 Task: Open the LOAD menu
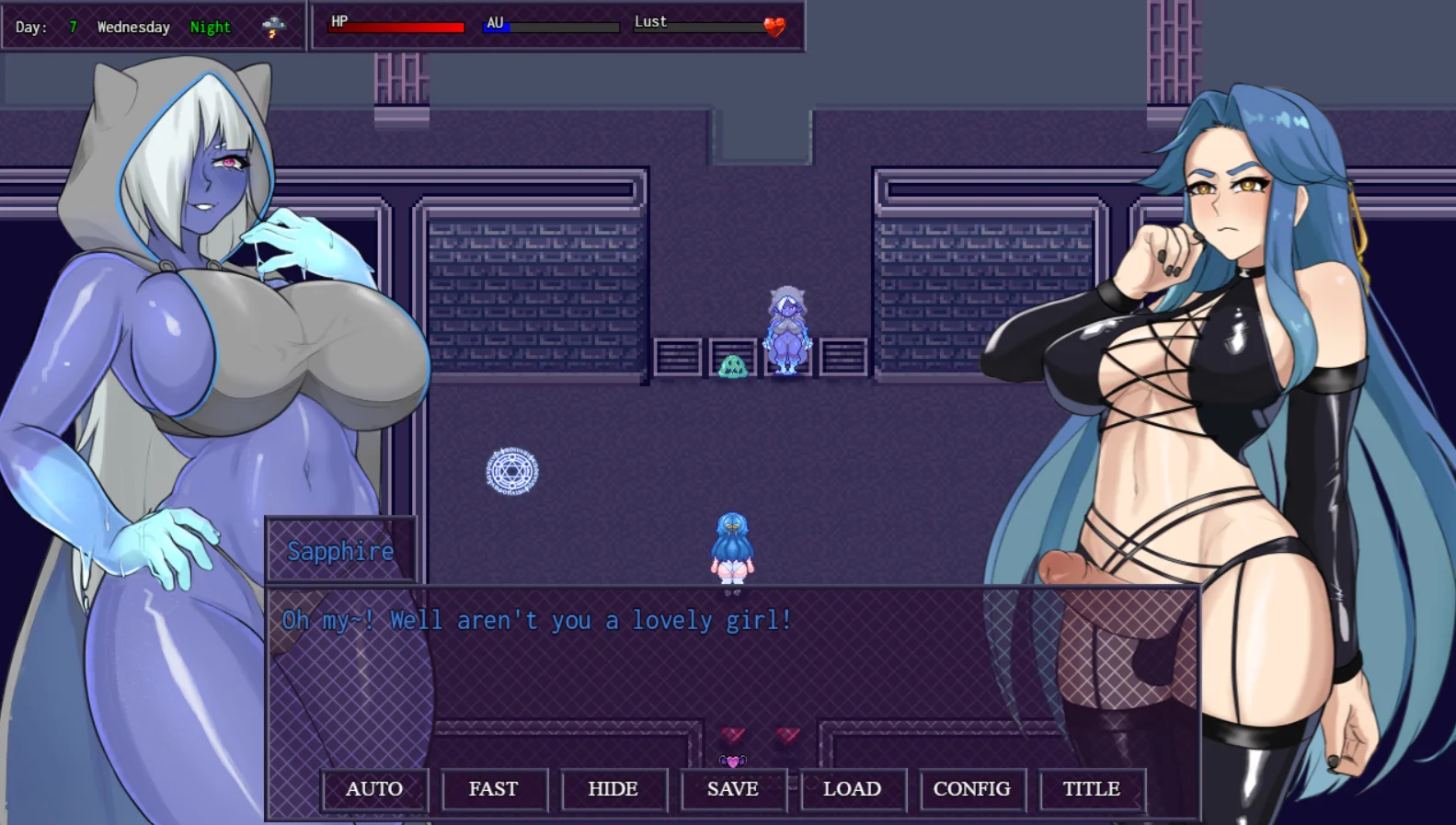coord(853,789)
